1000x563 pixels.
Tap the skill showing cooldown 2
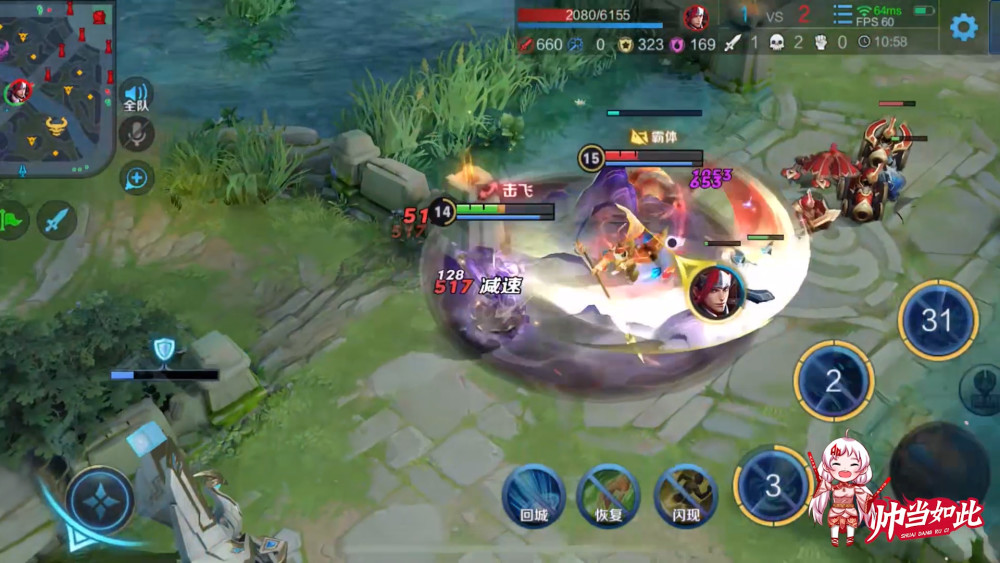(x=833, y=380)
